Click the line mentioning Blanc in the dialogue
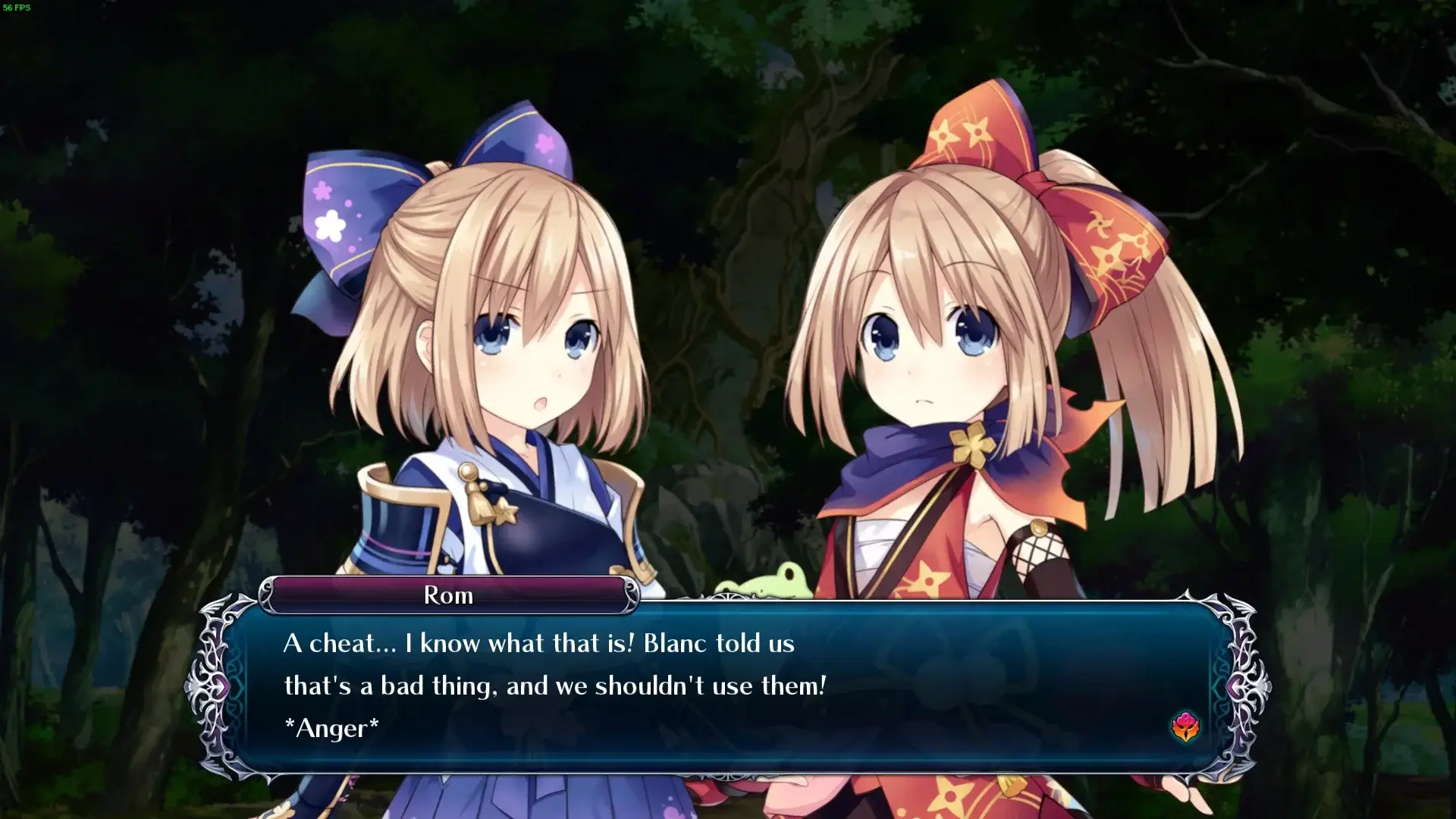 tap(538, 644)
